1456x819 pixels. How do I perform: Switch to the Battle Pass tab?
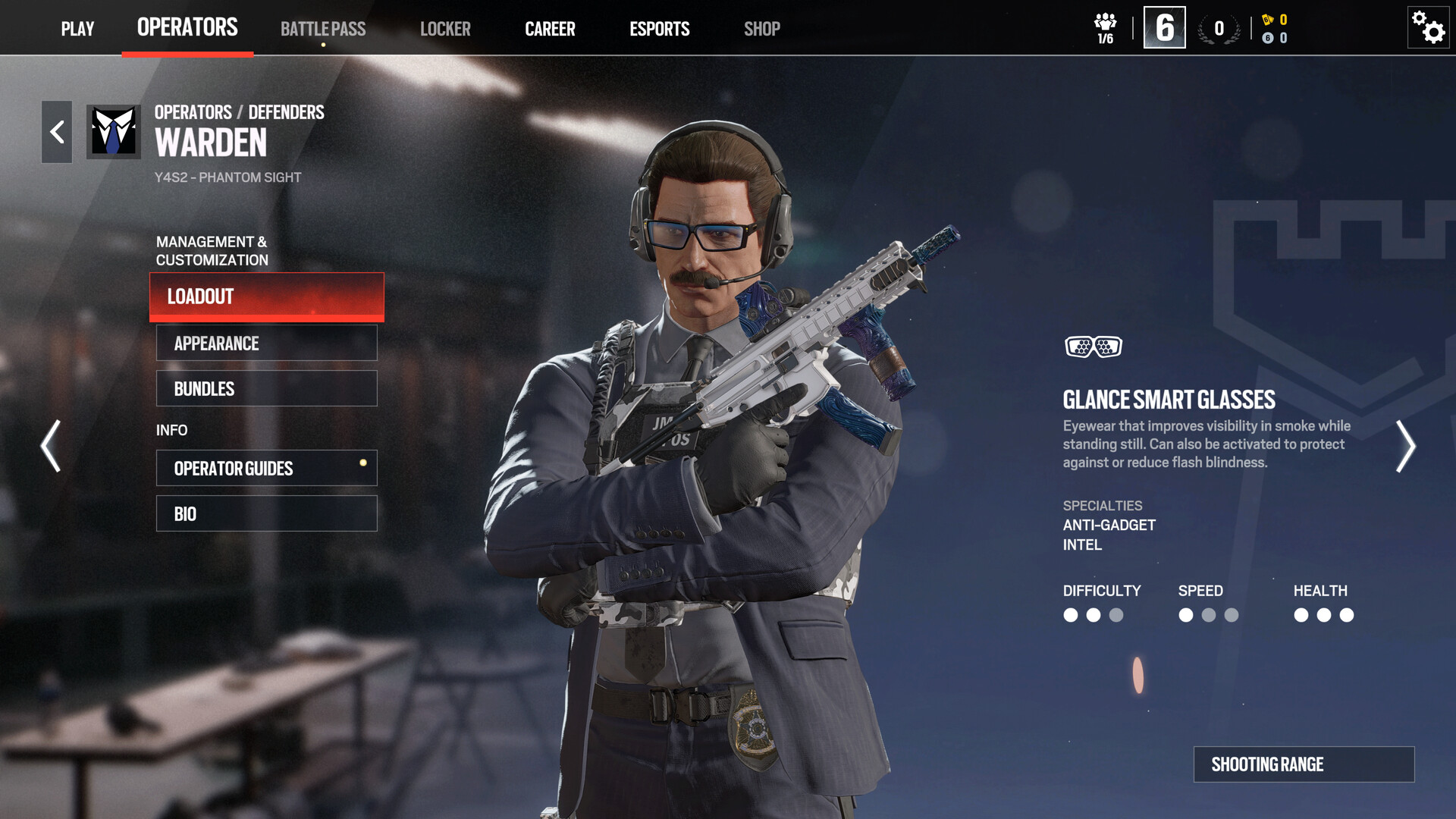point(323,29)
